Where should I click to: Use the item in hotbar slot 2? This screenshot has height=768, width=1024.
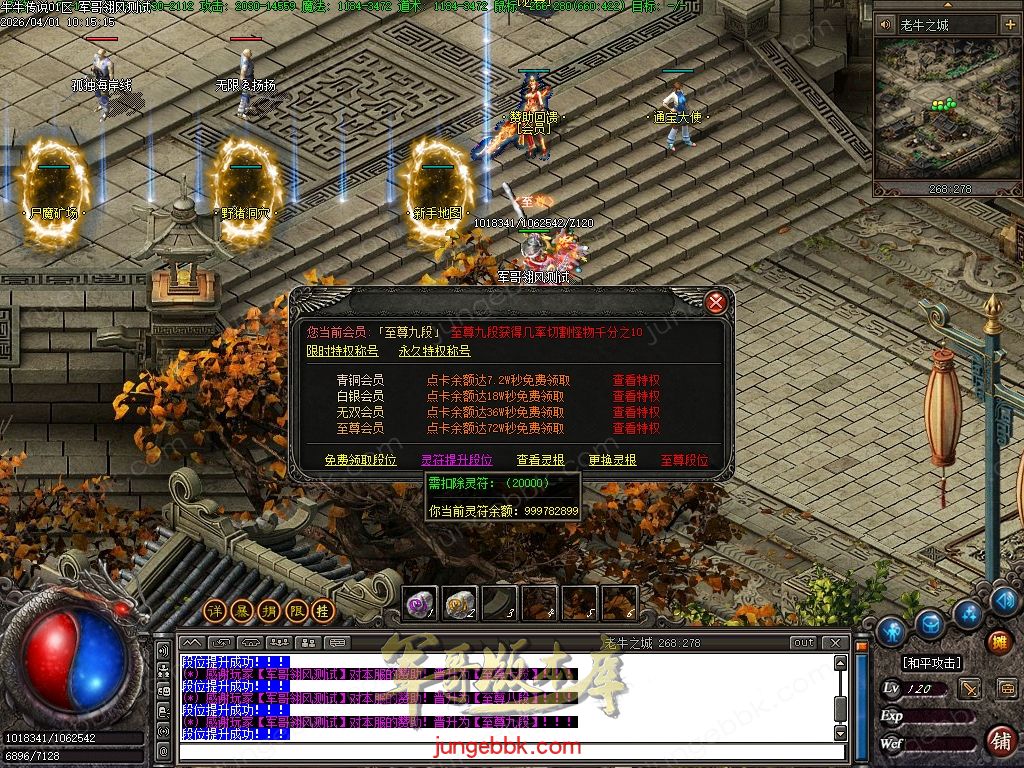click(x=459, y=602)
